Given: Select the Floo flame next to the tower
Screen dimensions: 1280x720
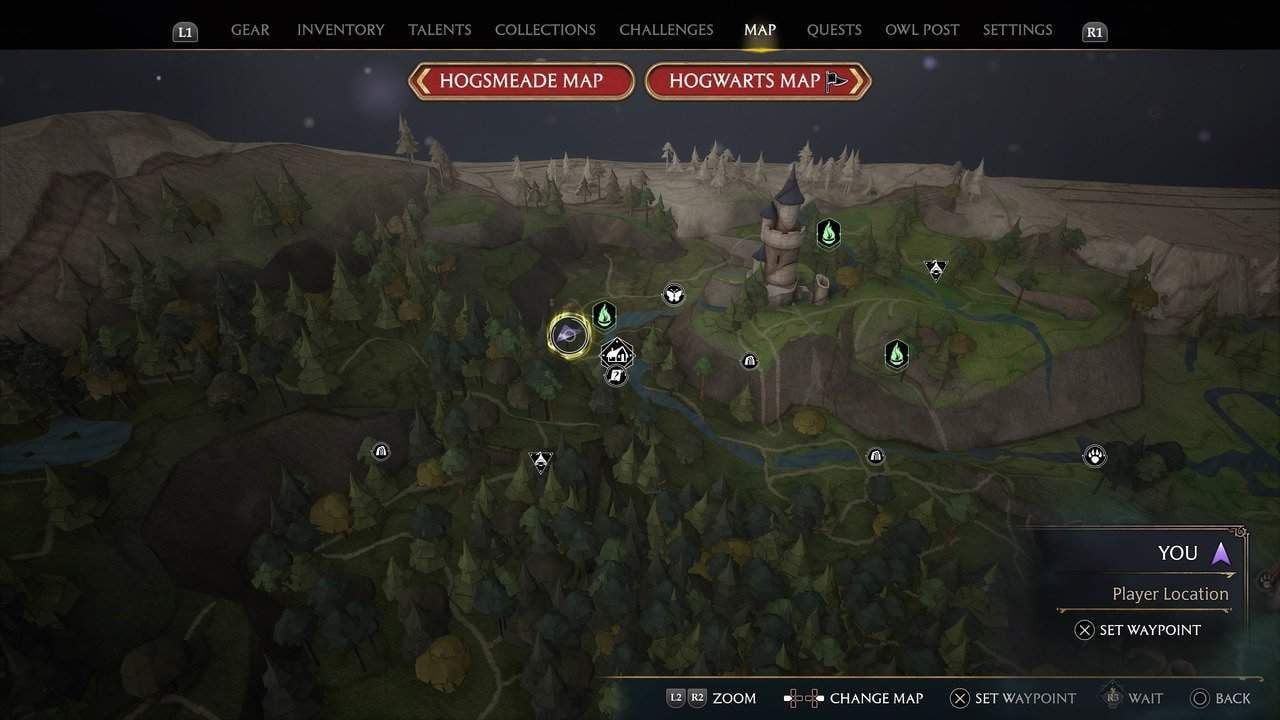Looking at the screenshot, I should pos(828,234).
